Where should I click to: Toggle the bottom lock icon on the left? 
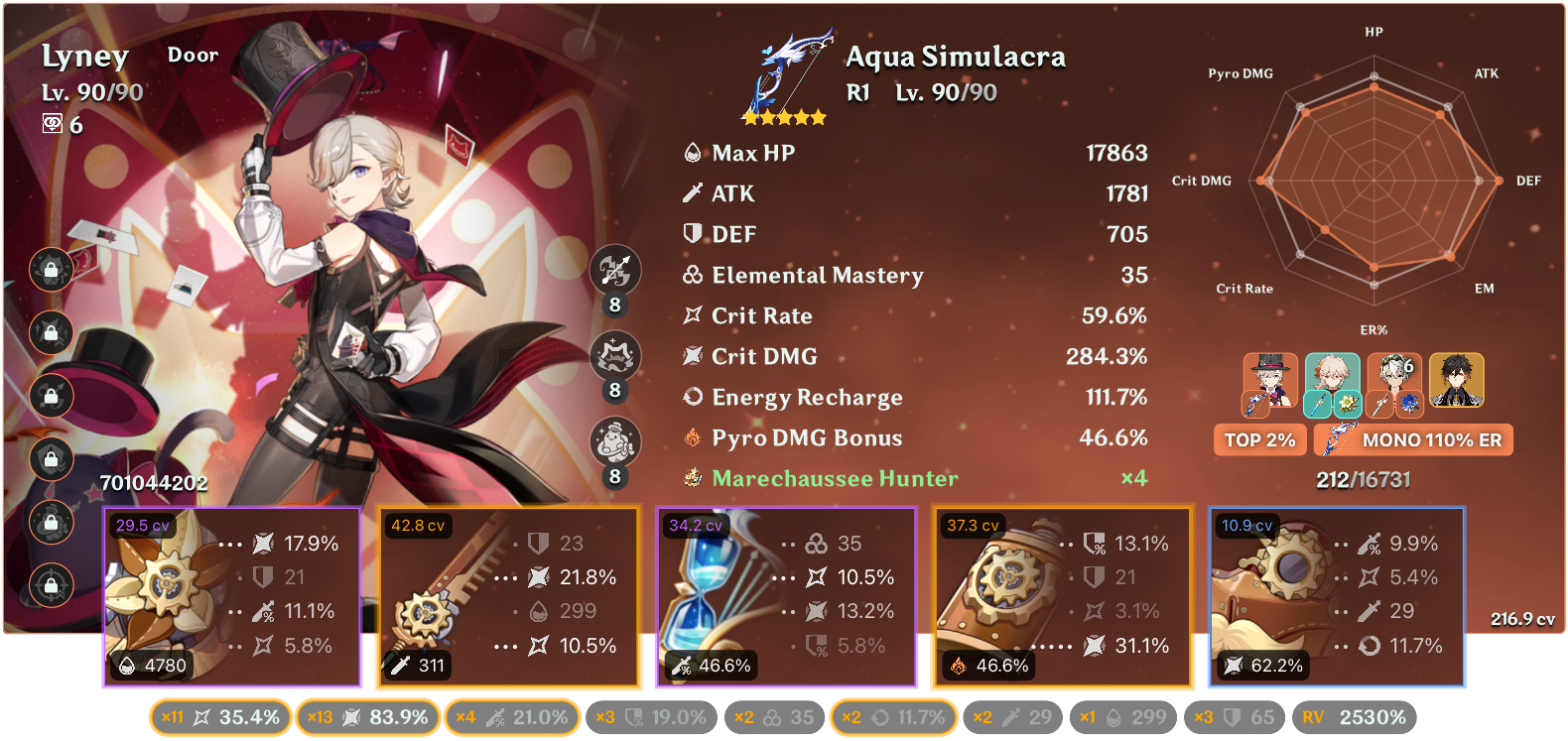pyautogui.click(x=50, y=586)
